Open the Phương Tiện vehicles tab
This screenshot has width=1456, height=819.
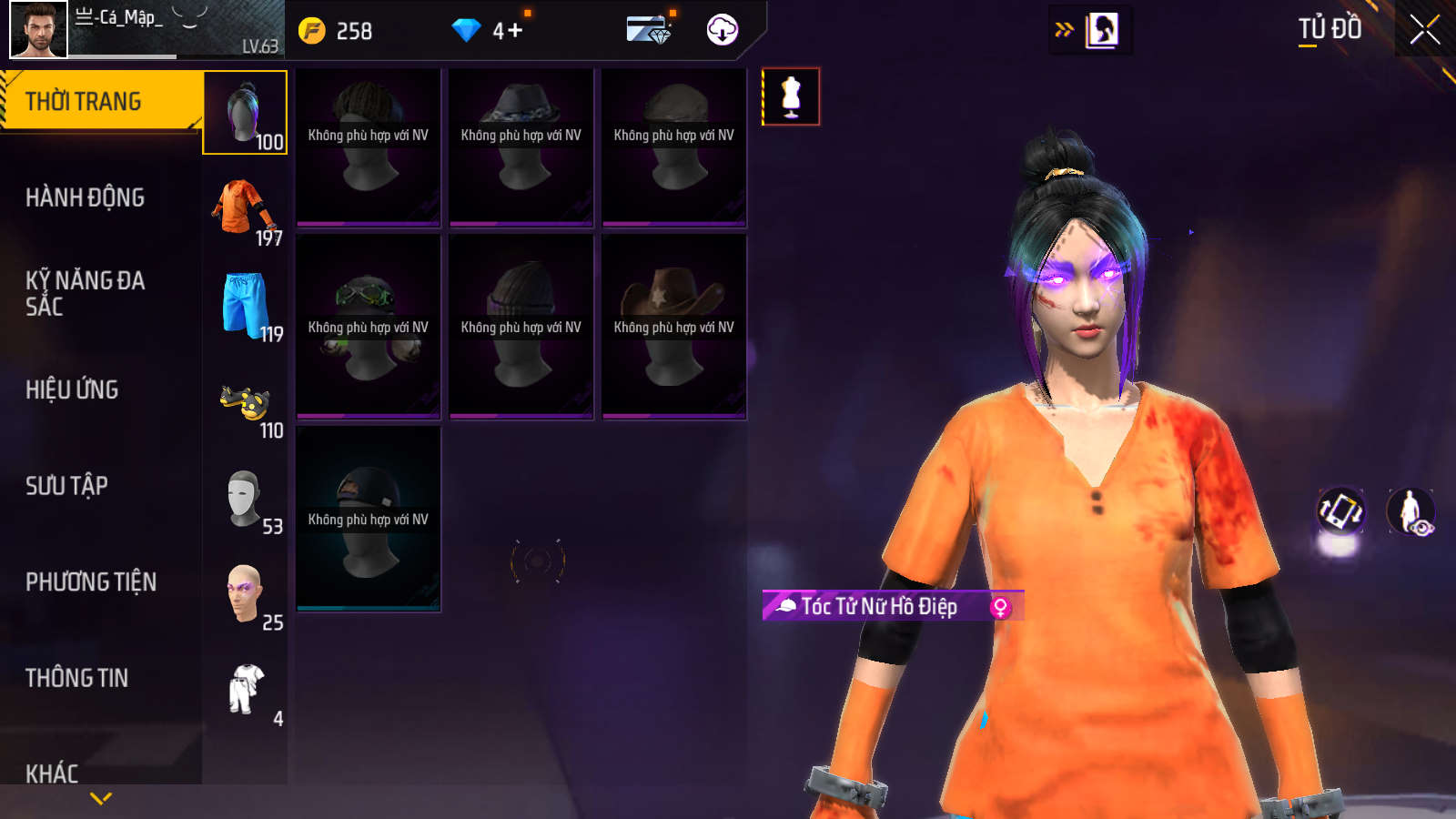(x=91, y=581)
